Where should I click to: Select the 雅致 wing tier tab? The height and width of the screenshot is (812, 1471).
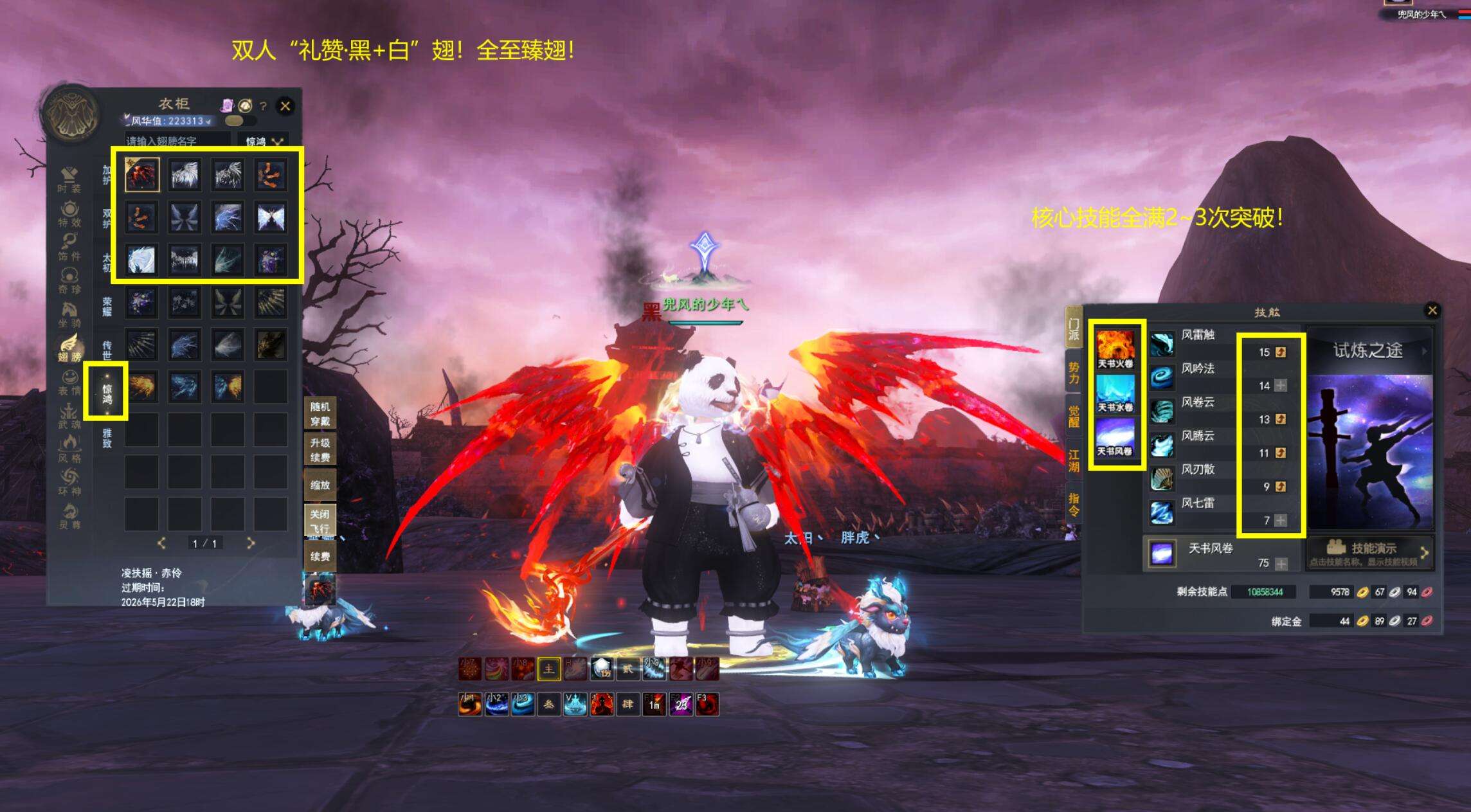click(x=107, y=438)
